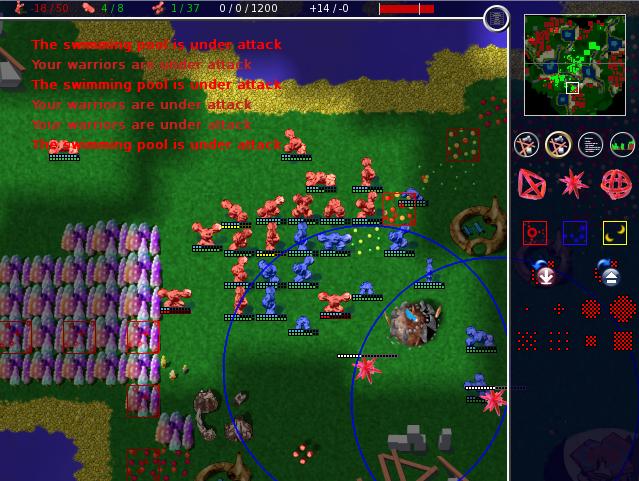Switch to the buildings panel tab
This screenshot has width=639, height=481.
point(527,144)
